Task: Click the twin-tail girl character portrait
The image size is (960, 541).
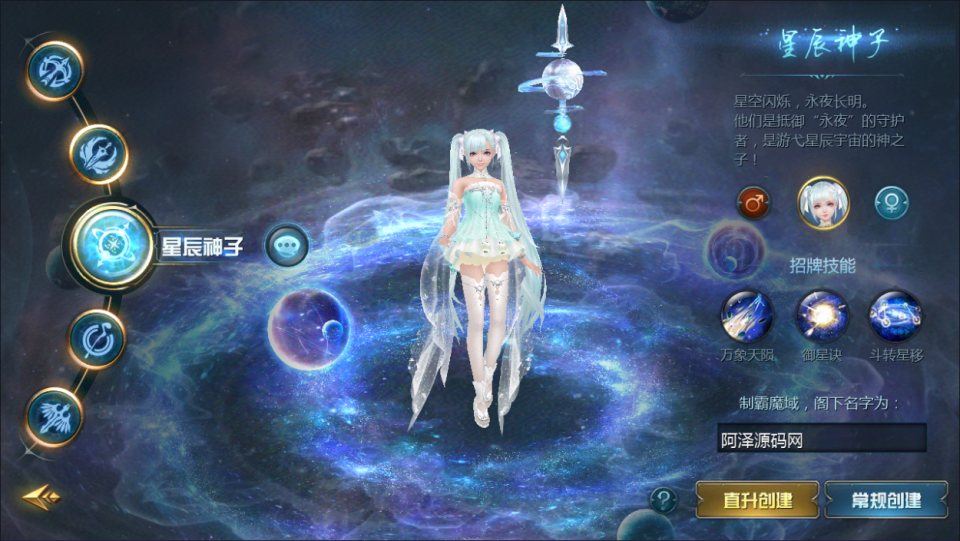Action: pyautogui.click(x=823, y=202)
